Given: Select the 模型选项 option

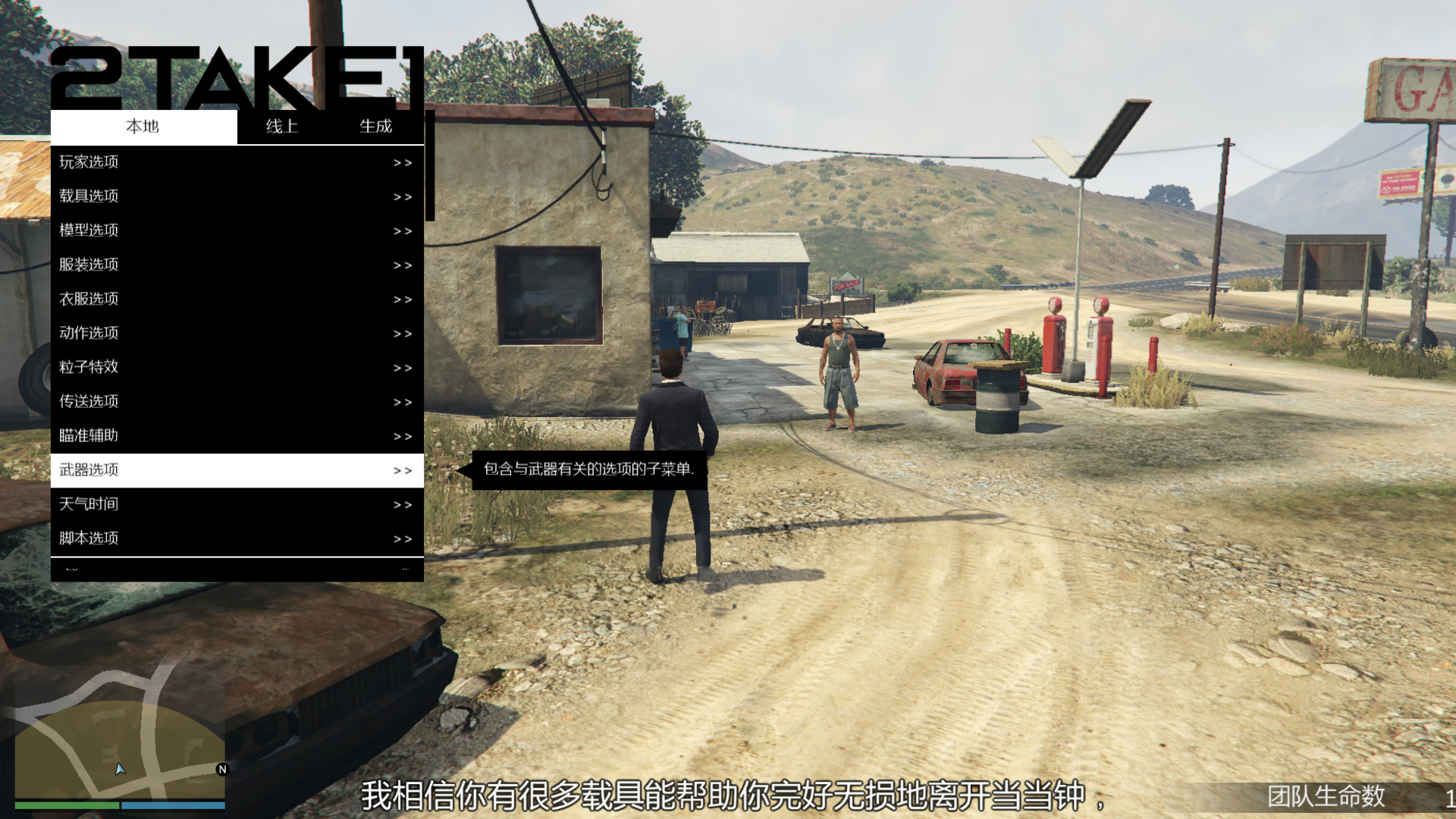Looking at the screenshot, I should pos(152,230).
